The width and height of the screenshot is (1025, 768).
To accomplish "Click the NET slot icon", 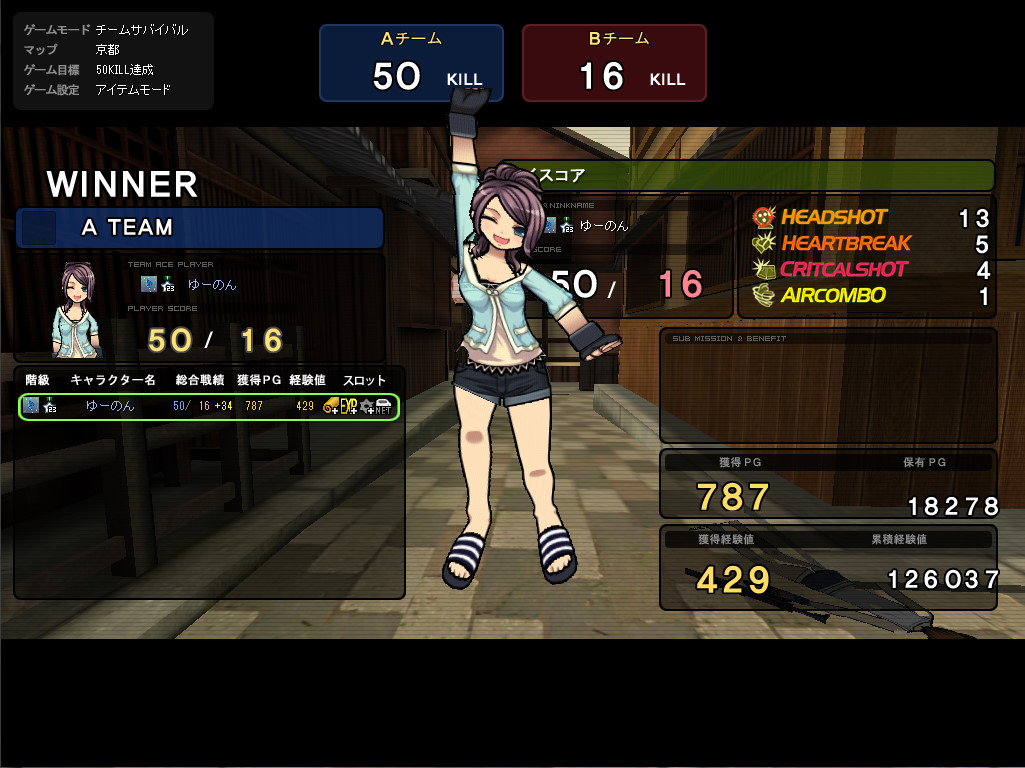I will pyautogui.click(x=383, y=406).
